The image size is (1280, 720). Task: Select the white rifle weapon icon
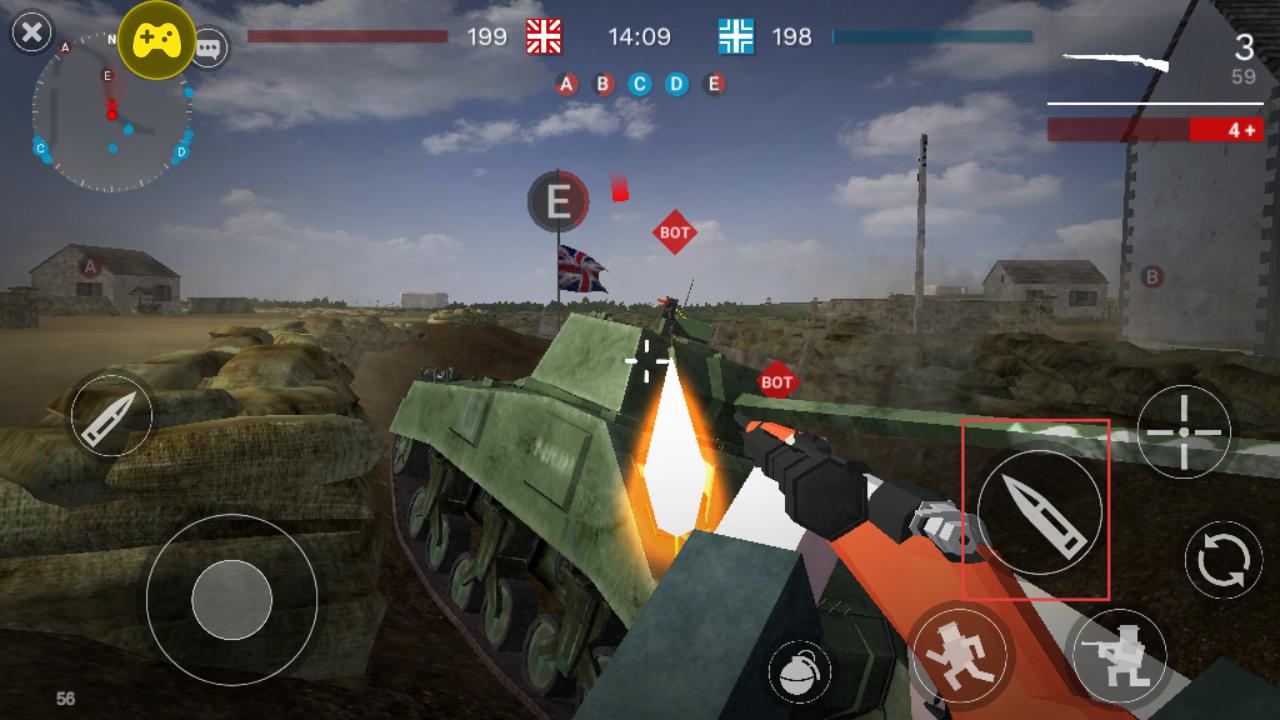click(1115, 62)
